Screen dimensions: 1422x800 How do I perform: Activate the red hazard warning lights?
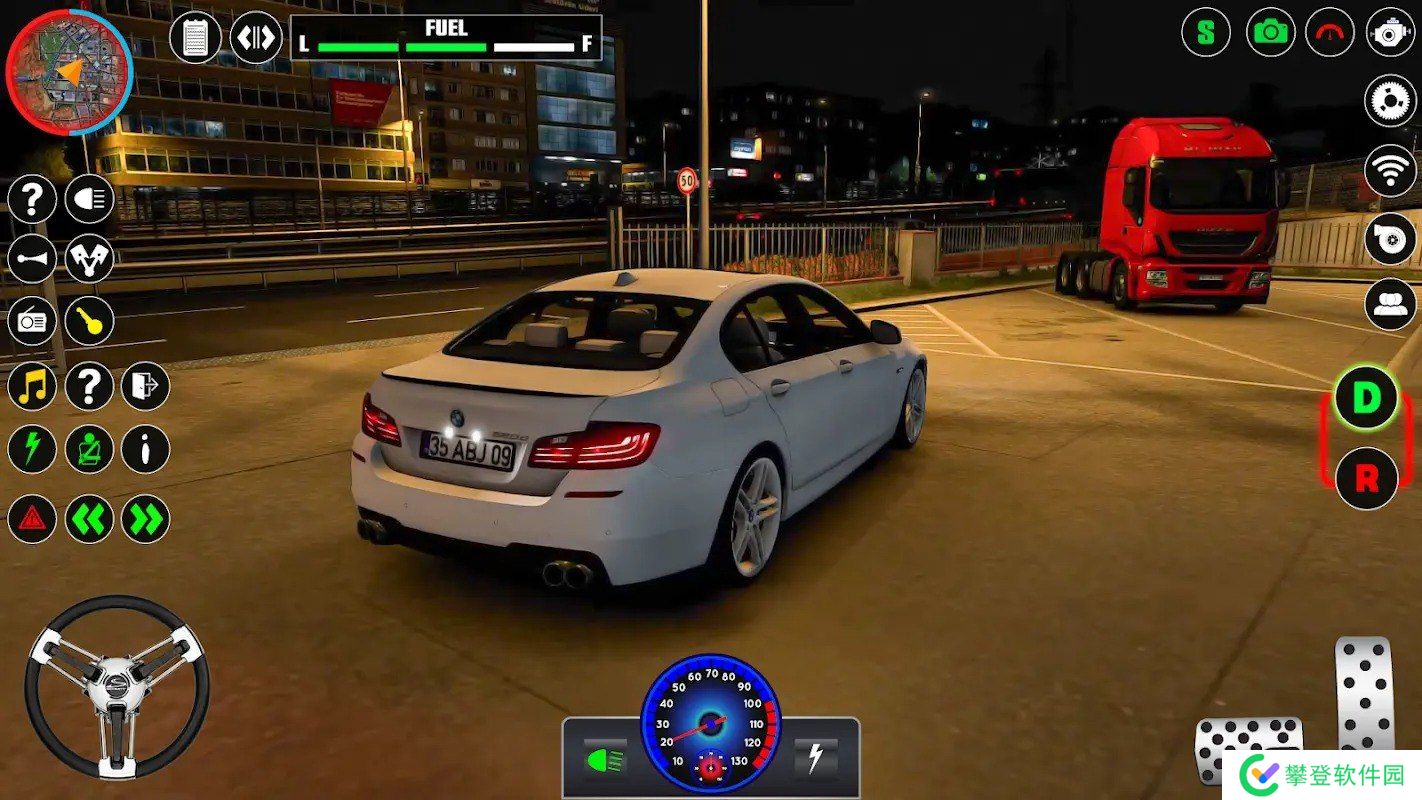point(32,519)
